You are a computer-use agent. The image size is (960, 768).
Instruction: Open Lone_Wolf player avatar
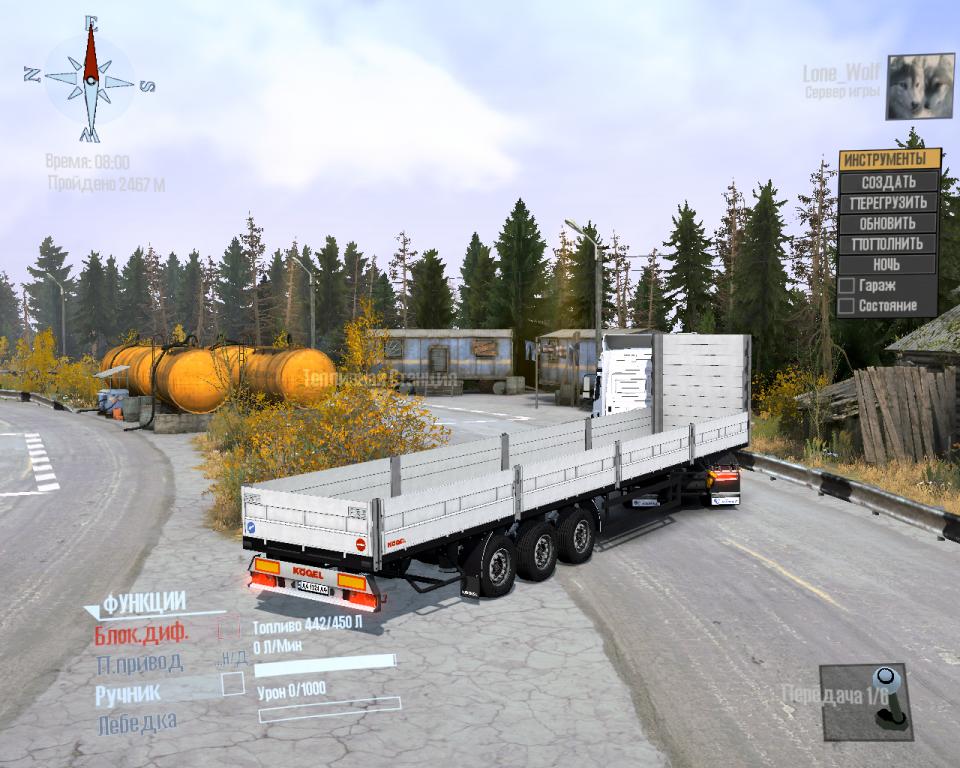pyautogui.click(x=920, y=86)
